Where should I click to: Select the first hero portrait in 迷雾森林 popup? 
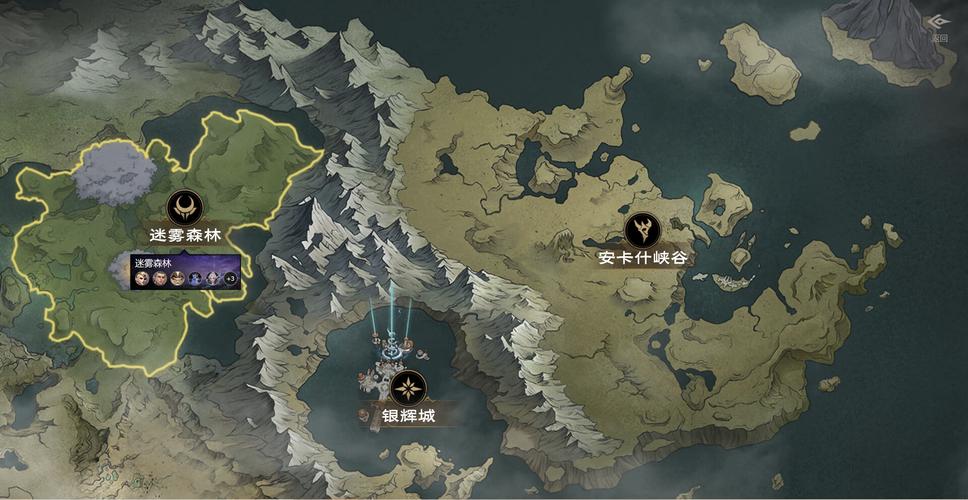[143, 278]
